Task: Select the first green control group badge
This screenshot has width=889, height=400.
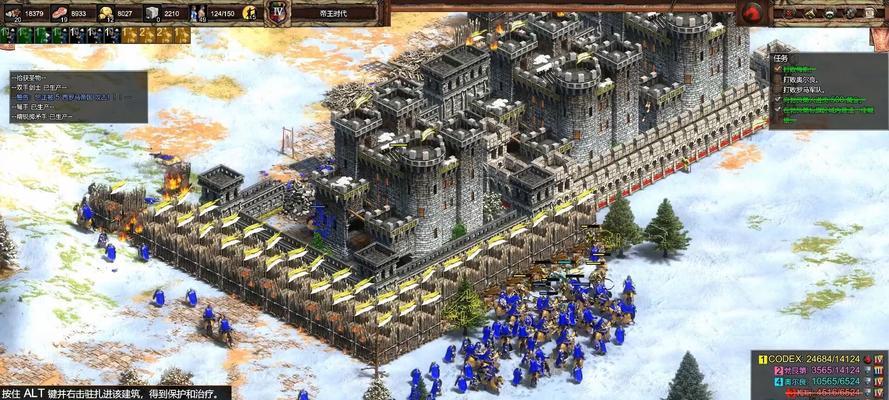Action: click(7, 35)
